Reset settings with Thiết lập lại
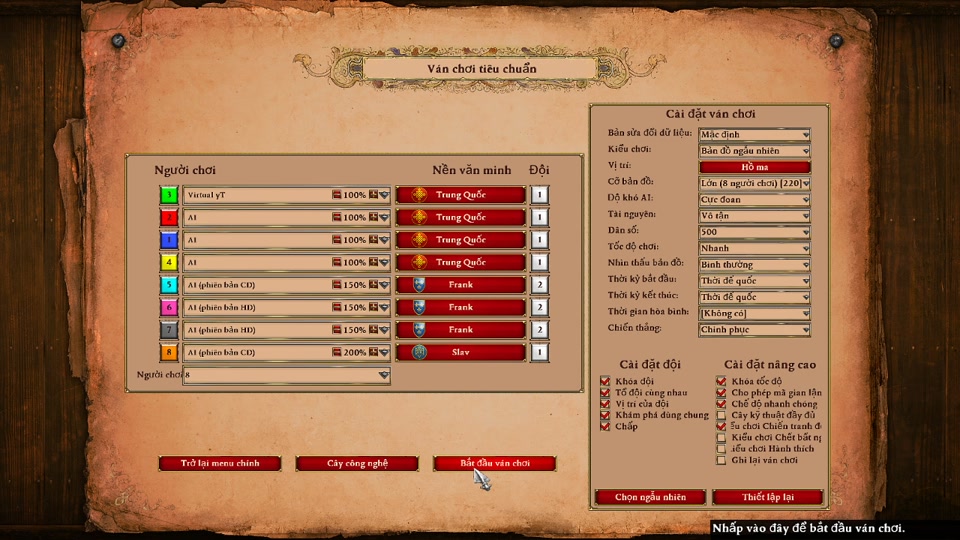The width and height of the screenshot is (960, 540). click(767, 497)
